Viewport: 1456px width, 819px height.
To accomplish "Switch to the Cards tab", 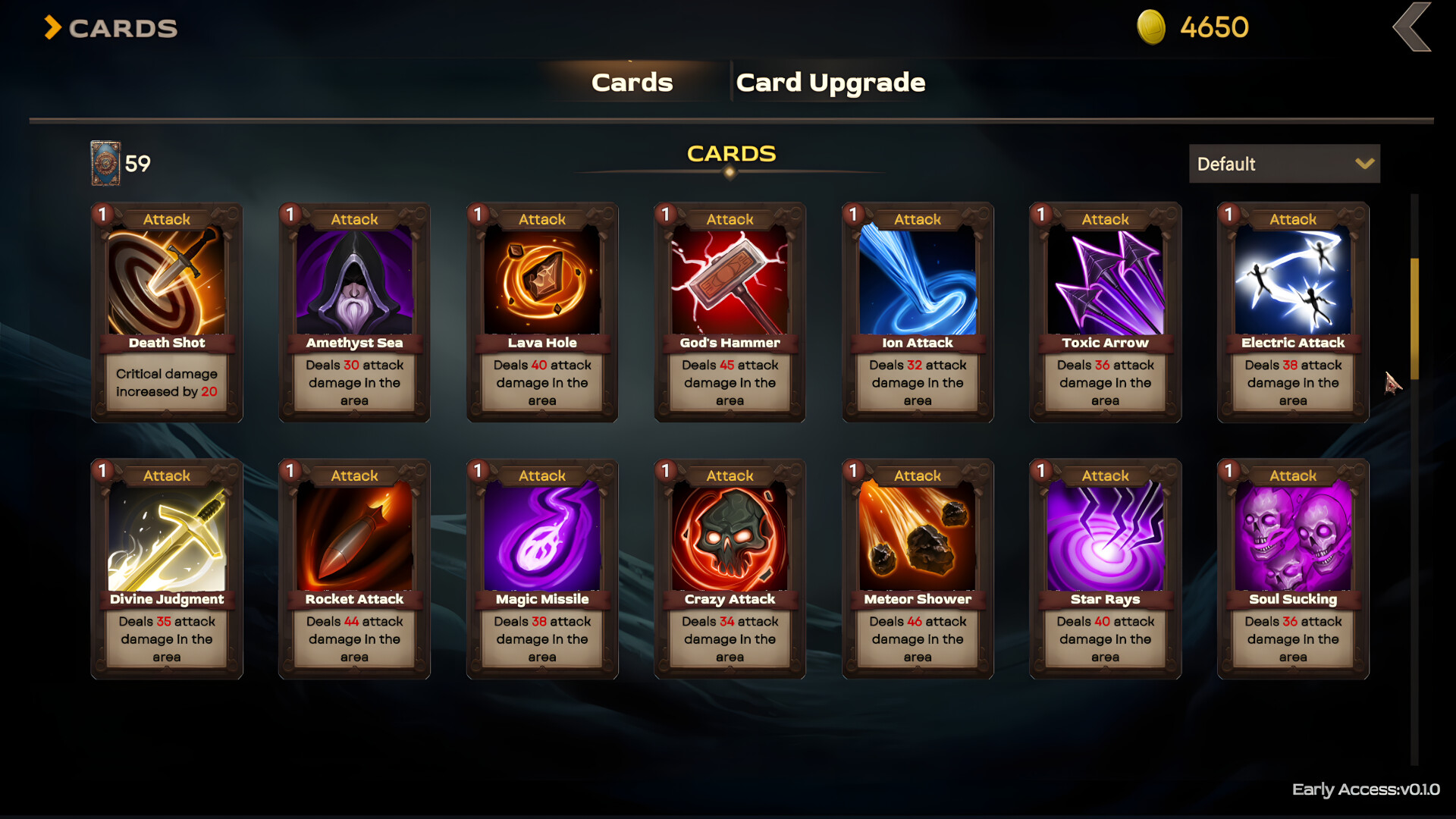I will tap(632, 82).
